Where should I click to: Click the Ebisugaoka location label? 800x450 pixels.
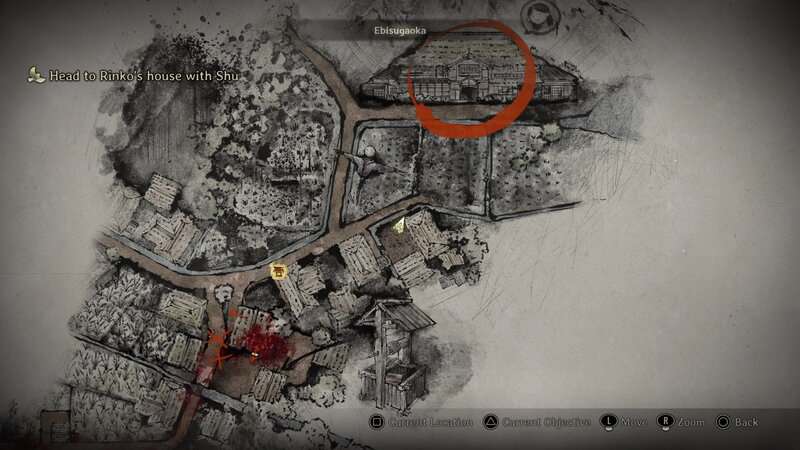point(400,31)
